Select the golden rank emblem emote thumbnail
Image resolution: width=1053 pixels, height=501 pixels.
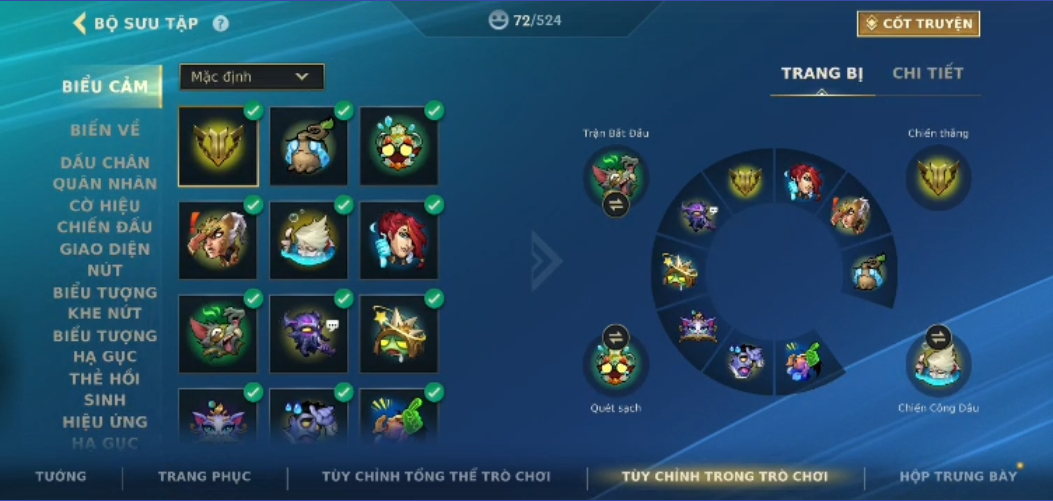pyautogui.click(x=218, y=146)
